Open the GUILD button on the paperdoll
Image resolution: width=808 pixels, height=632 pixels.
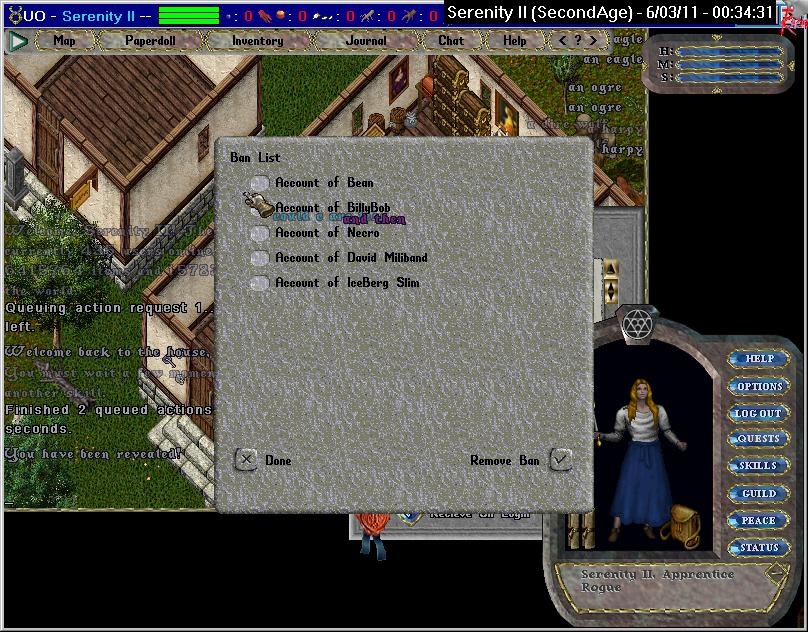click(759, 494)
